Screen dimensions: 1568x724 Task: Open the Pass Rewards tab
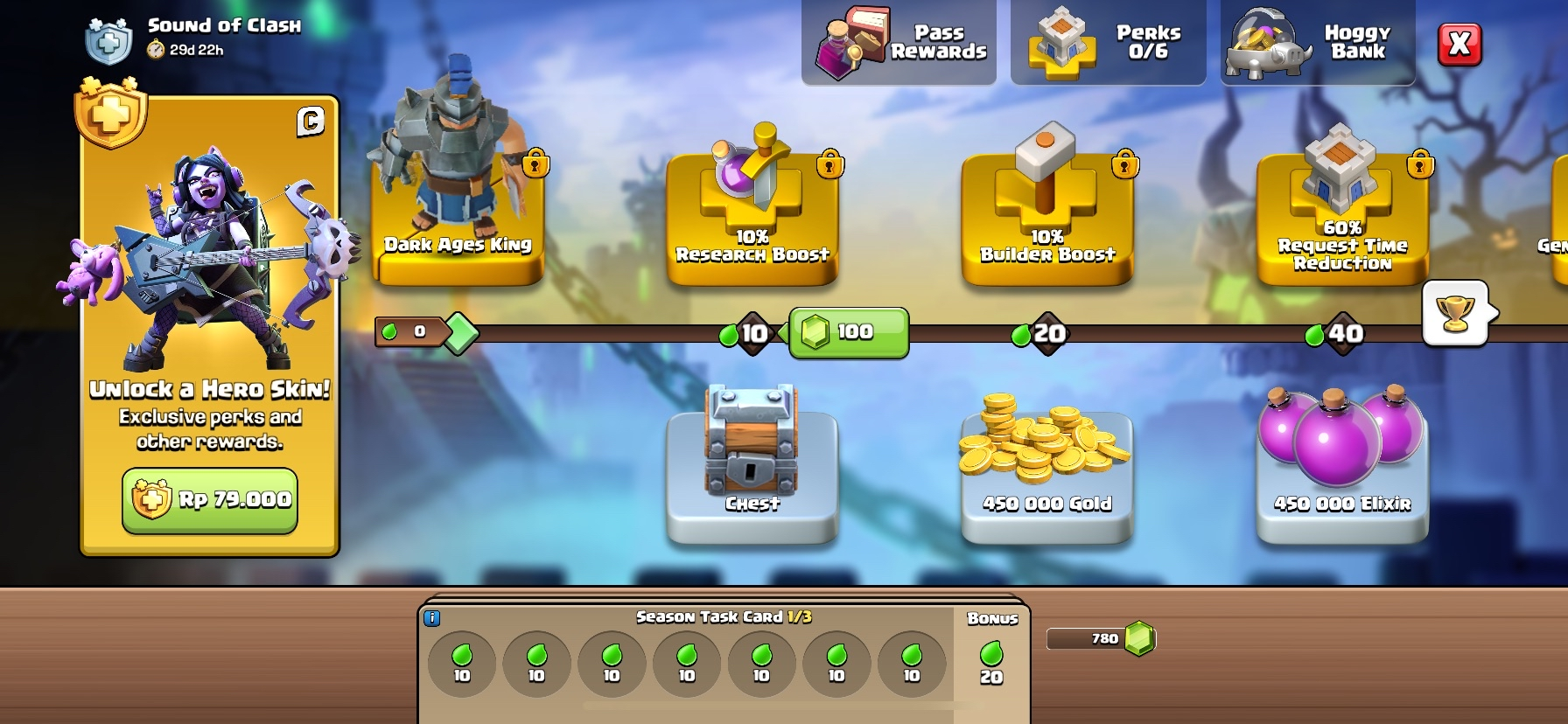click(x=899, y=43)
